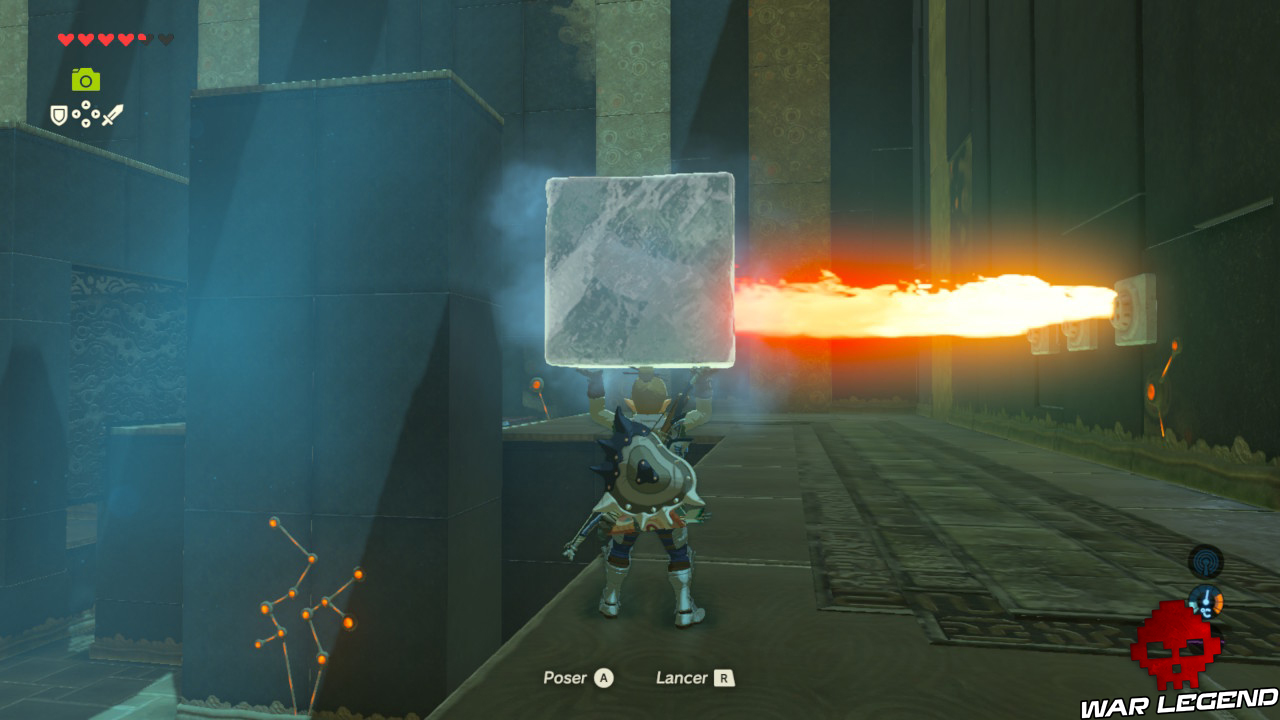
Task: Click the orange segment of the temperature dial
Action: pos(1217,602)
